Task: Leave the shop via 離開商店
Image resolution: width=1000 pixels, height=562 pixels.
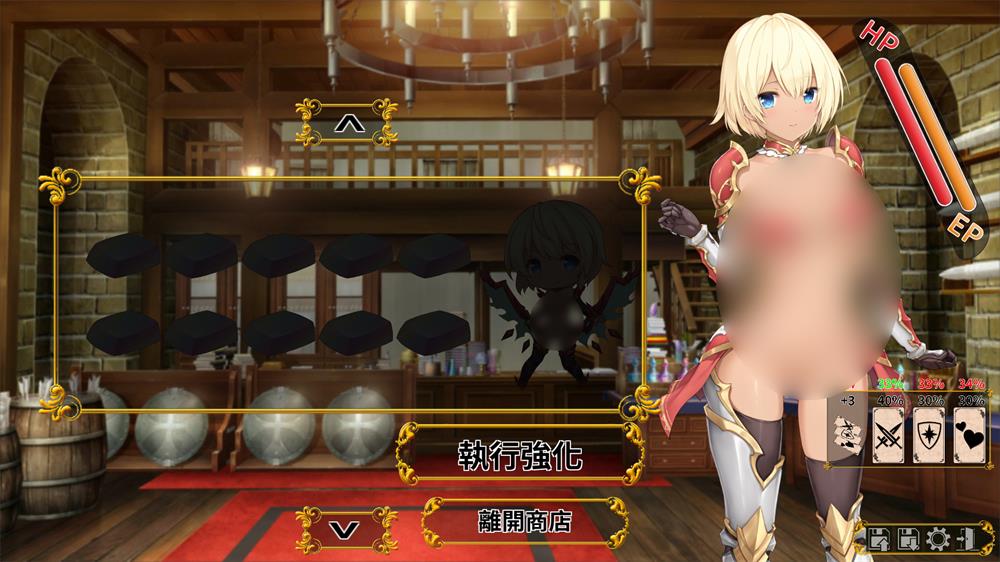Action: click(x=523, y=521)
